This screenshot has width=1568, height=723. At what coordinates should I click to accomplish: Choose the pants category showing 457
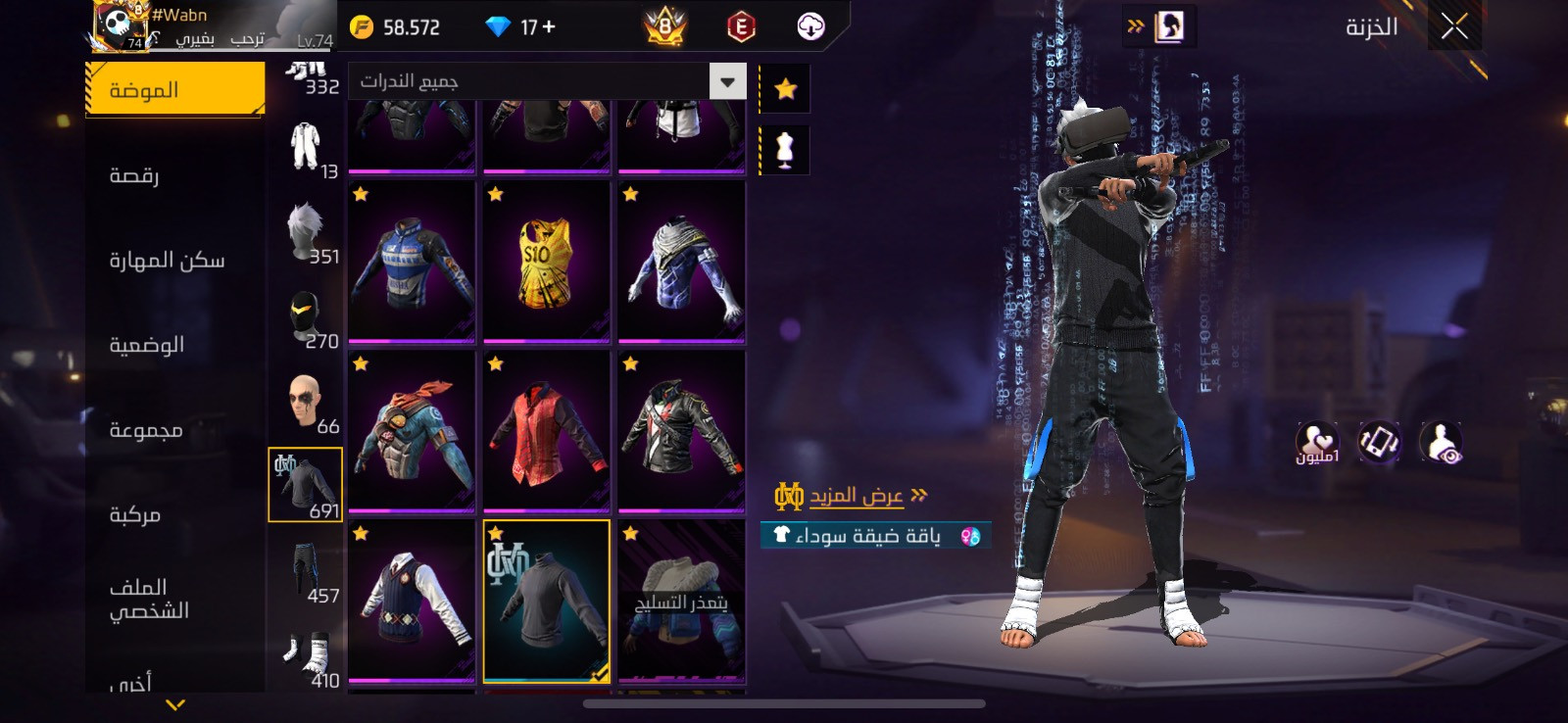coord(305,569)
